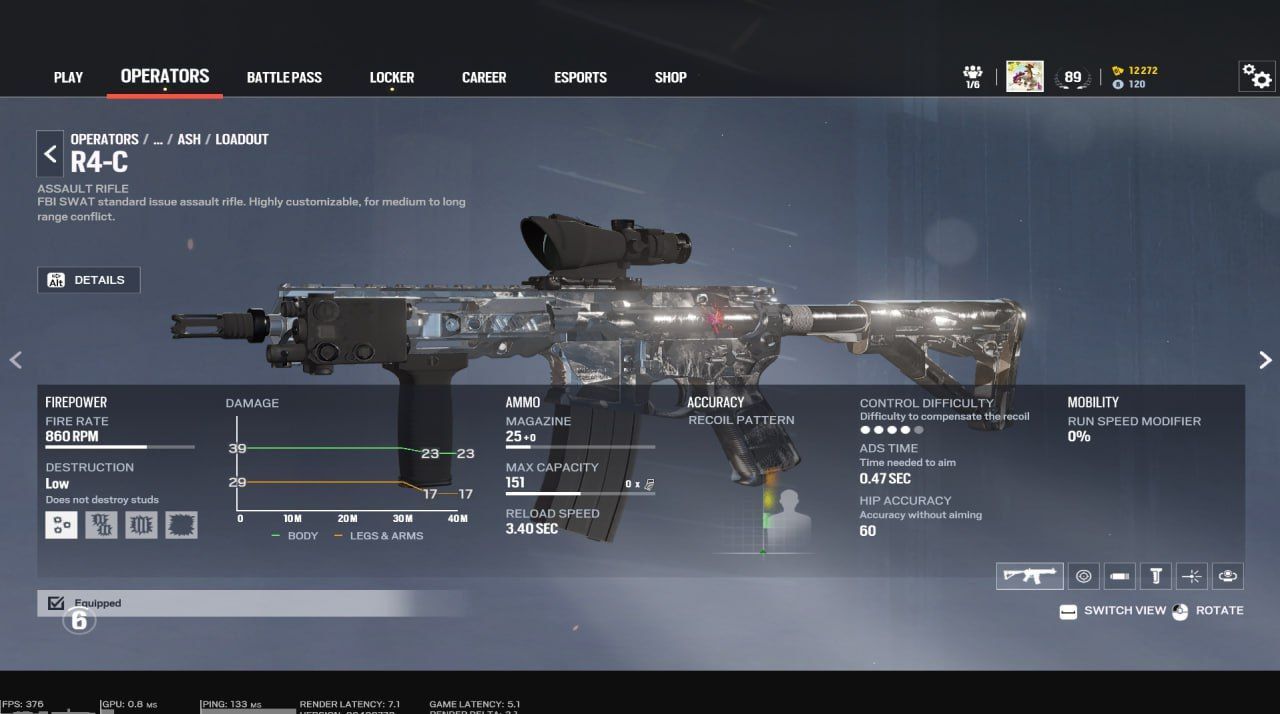This screenshot has width=1280, height=714.
Task: Visit the Shop tab
Action: point(670,77)
